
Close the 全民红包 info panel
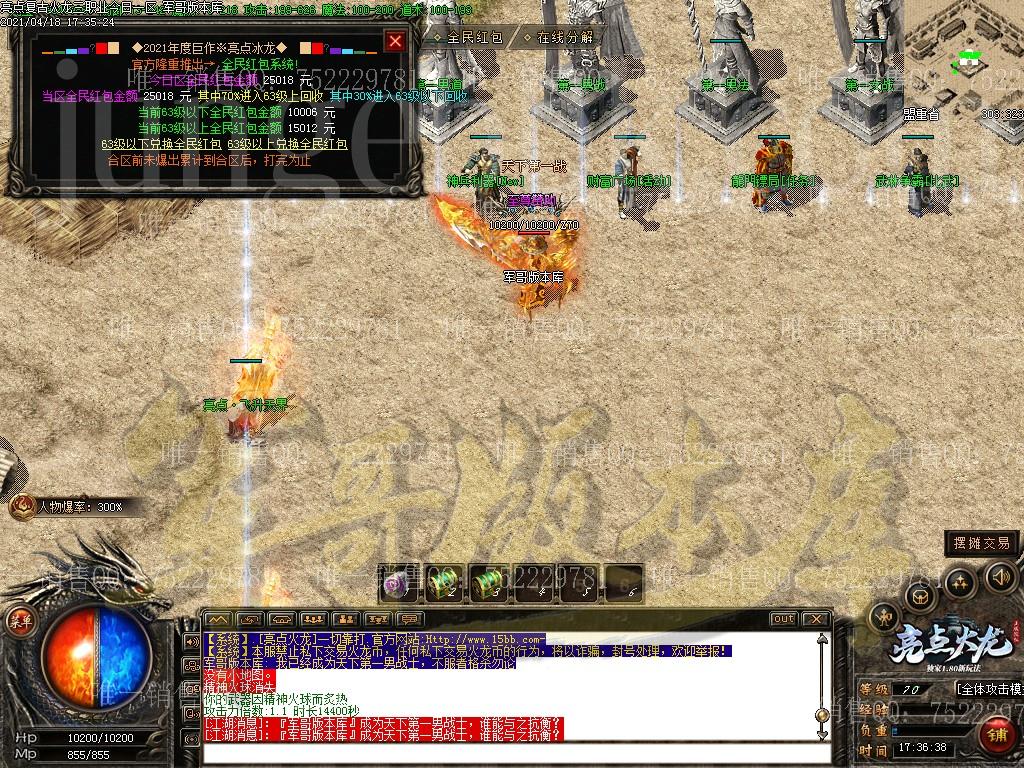(x=395, y=41)
